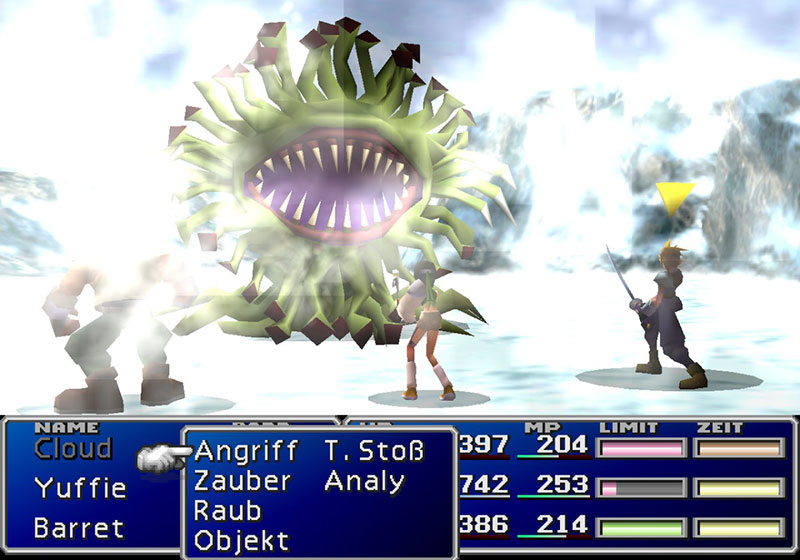
Task: Activate the Analy command
Action: pos(364,482)
